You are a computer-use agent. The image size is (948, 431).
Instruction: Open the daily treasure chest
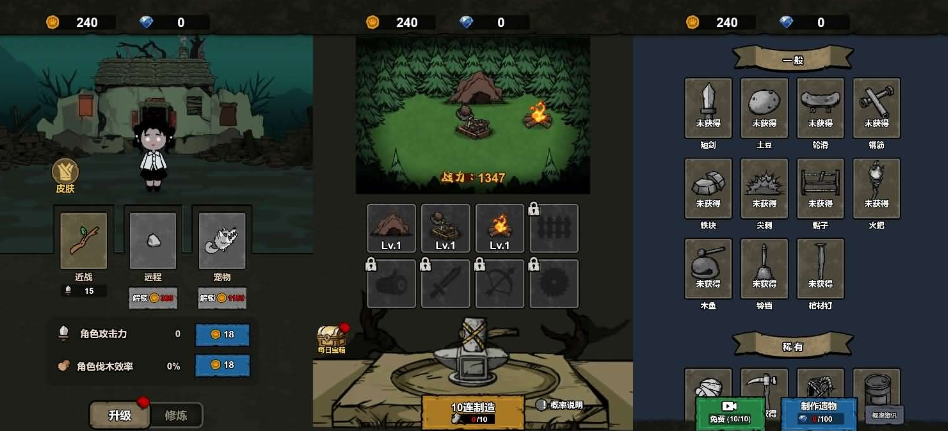click(x=331, y=338)
